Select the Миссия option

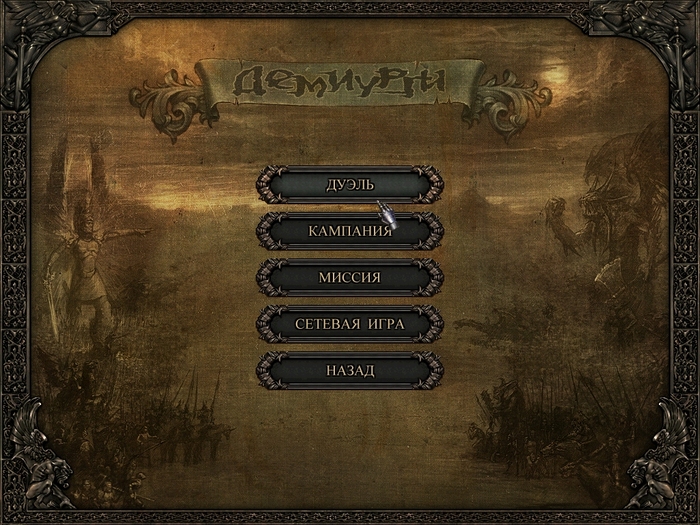click(349, 277)
